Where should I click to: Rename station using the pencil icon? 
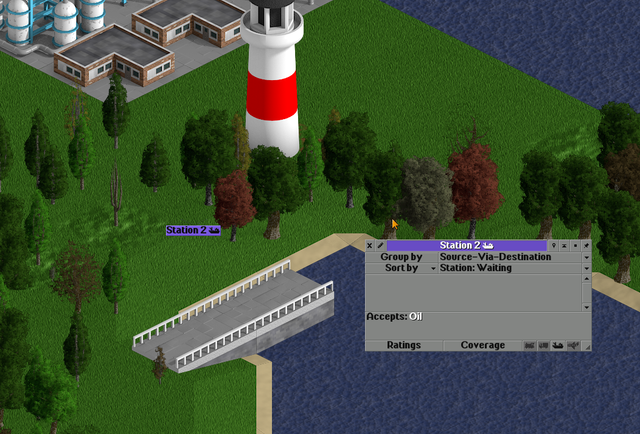coord(380,245)
